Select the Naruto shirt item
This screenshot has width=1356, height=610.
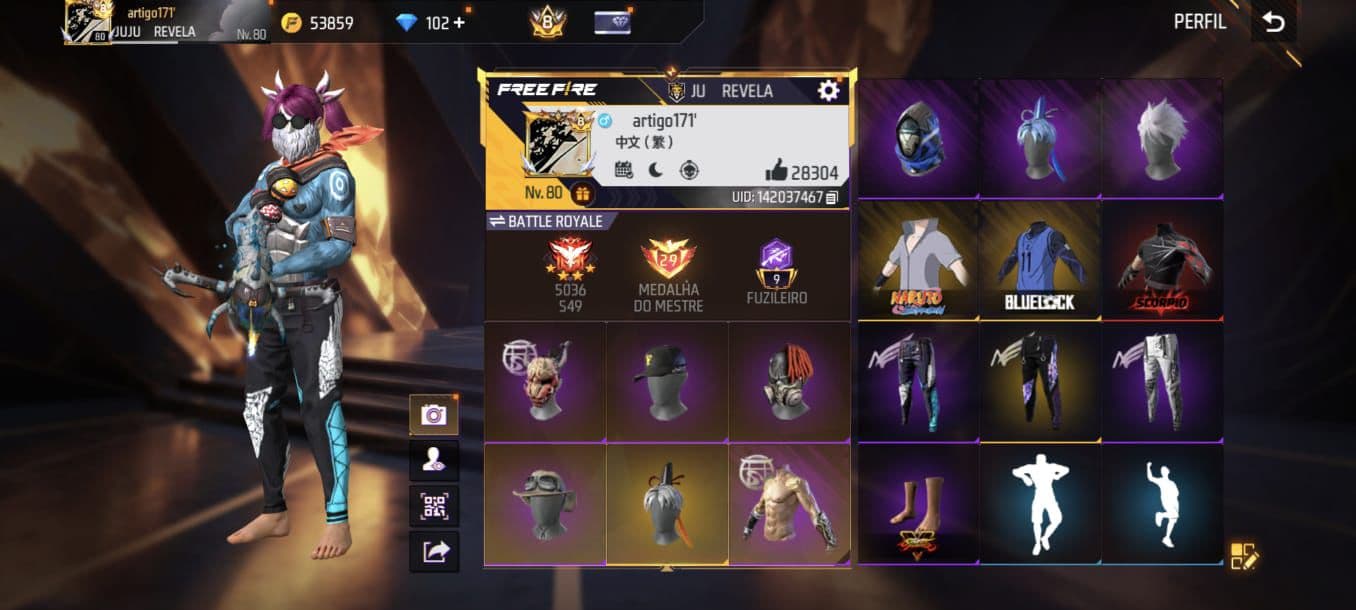click(x=918, y=260)
